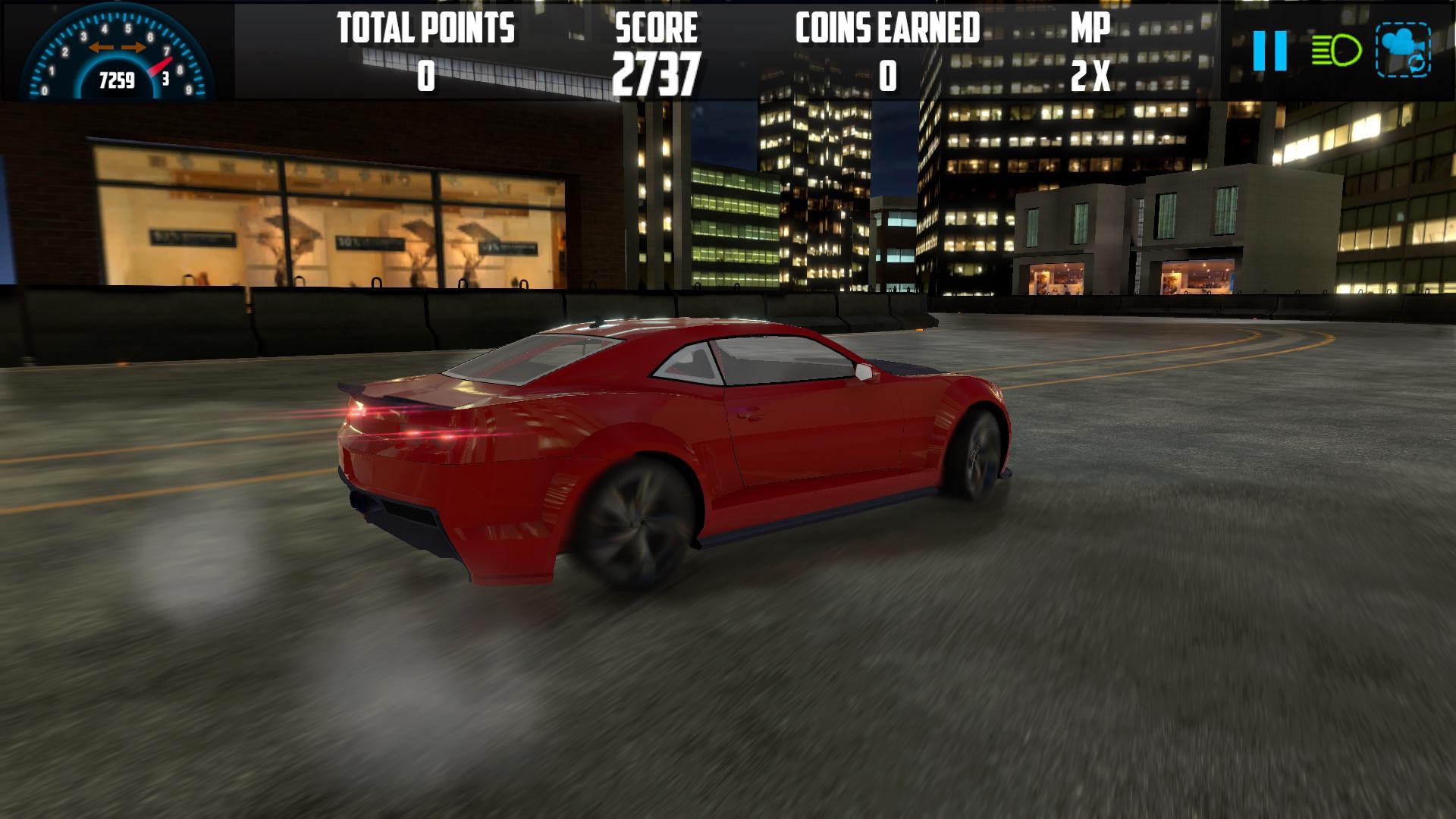Select the MP 2X indicator
This screenshot has height=819, width=1456.
(1090, 53)
